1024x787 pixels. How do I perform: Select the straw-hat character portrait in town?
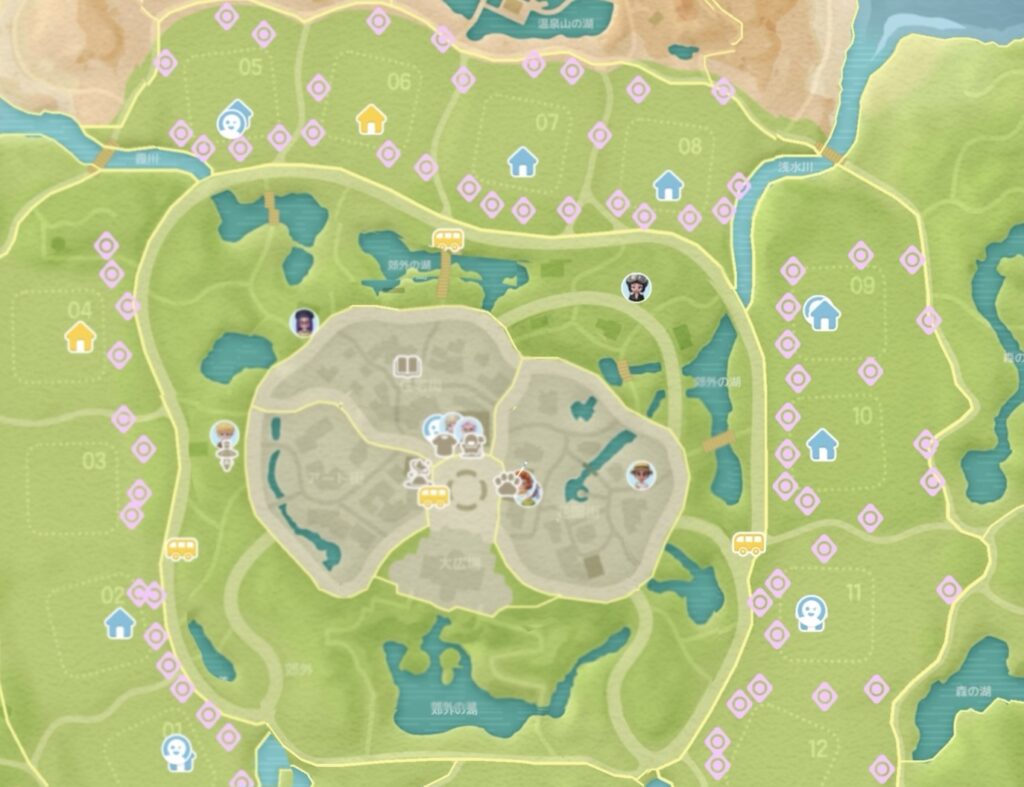[641, 475]
